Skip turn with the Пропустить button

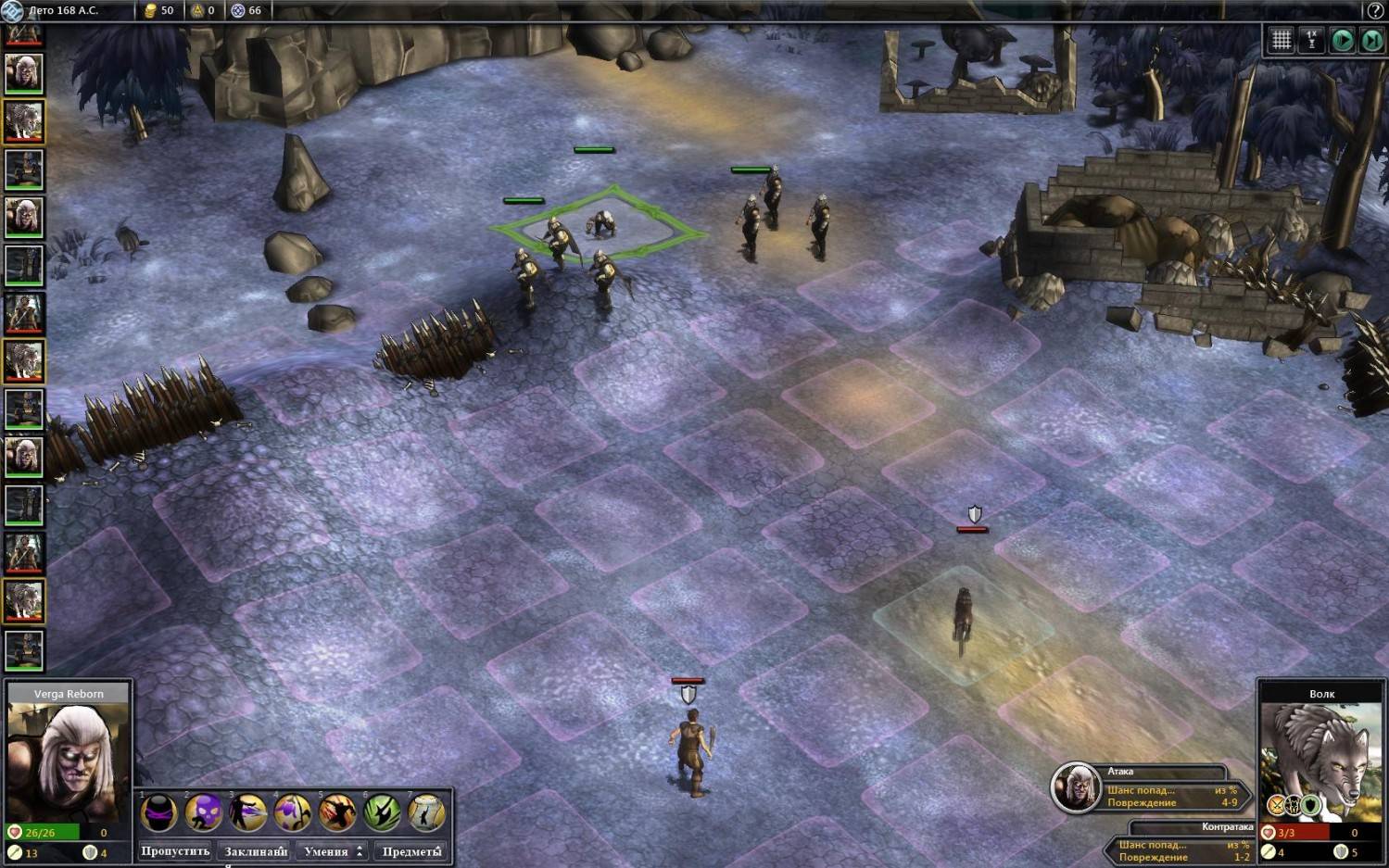click(175, 851)
